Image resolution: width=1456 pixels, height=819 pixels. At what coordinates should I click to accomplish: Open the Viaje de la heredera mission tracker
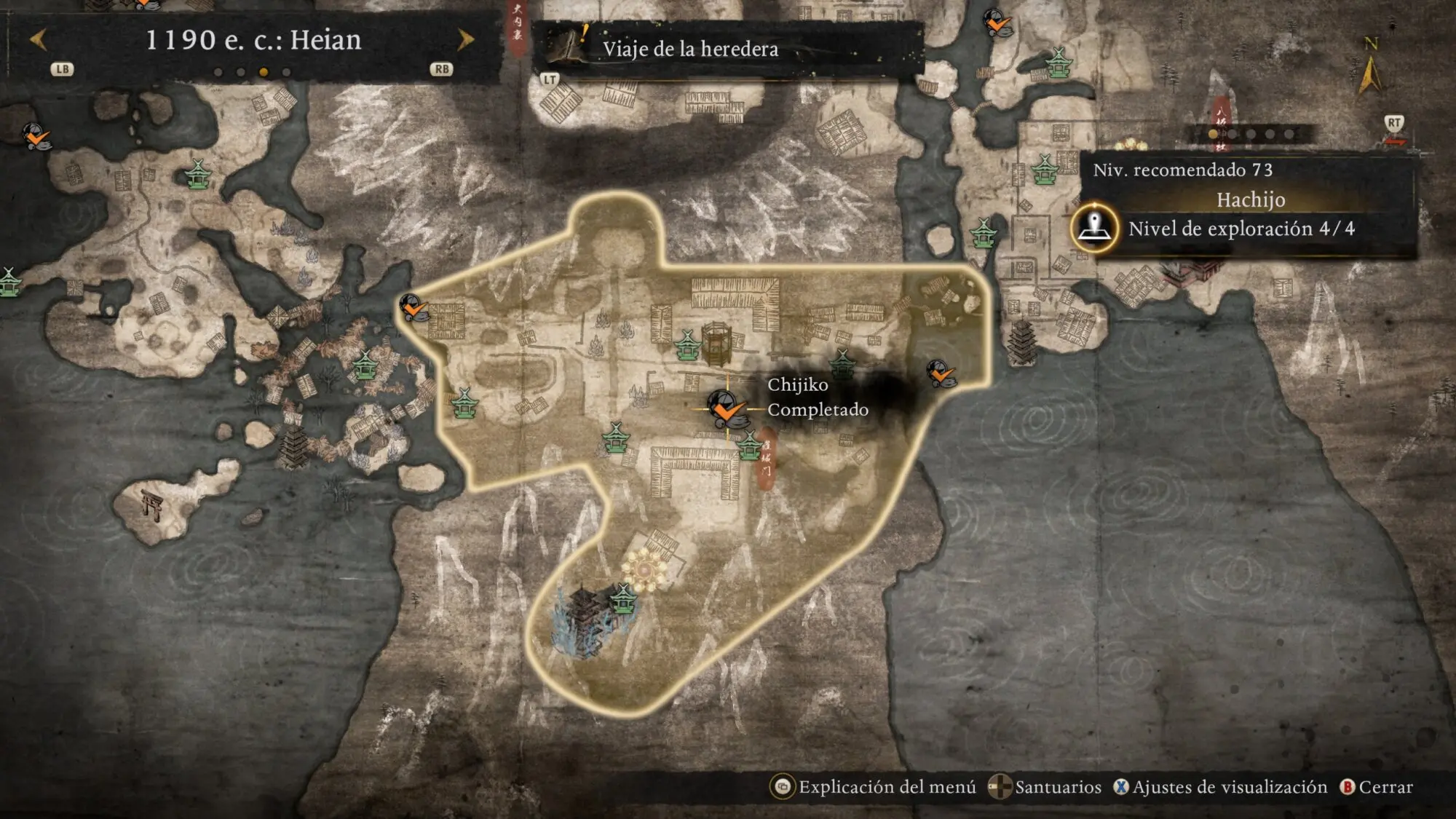click(x=690, y=49)
